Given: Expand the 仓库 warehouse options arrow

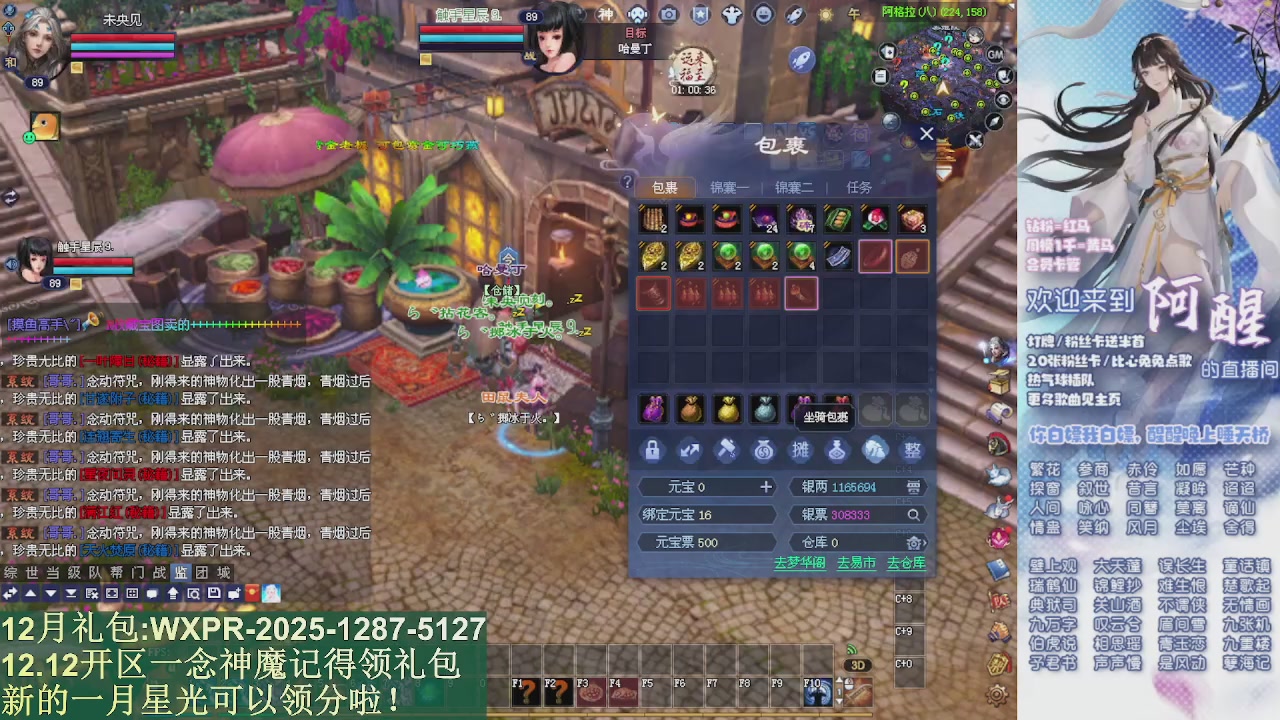Looking at the screenshot, I should click(922, 542).
